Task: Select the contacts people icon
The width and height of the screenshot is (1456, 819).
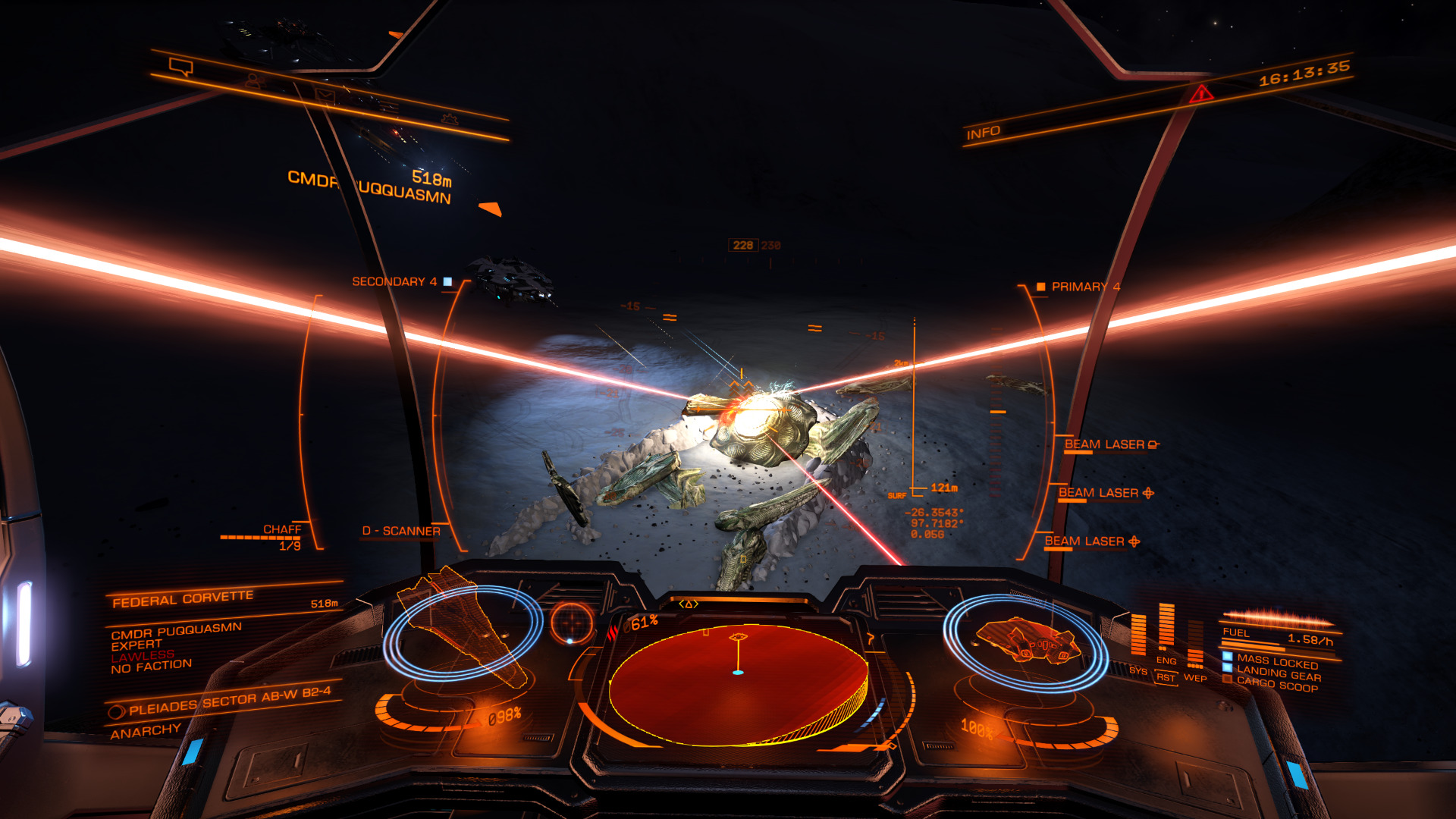Action: [x=254, y=80]
